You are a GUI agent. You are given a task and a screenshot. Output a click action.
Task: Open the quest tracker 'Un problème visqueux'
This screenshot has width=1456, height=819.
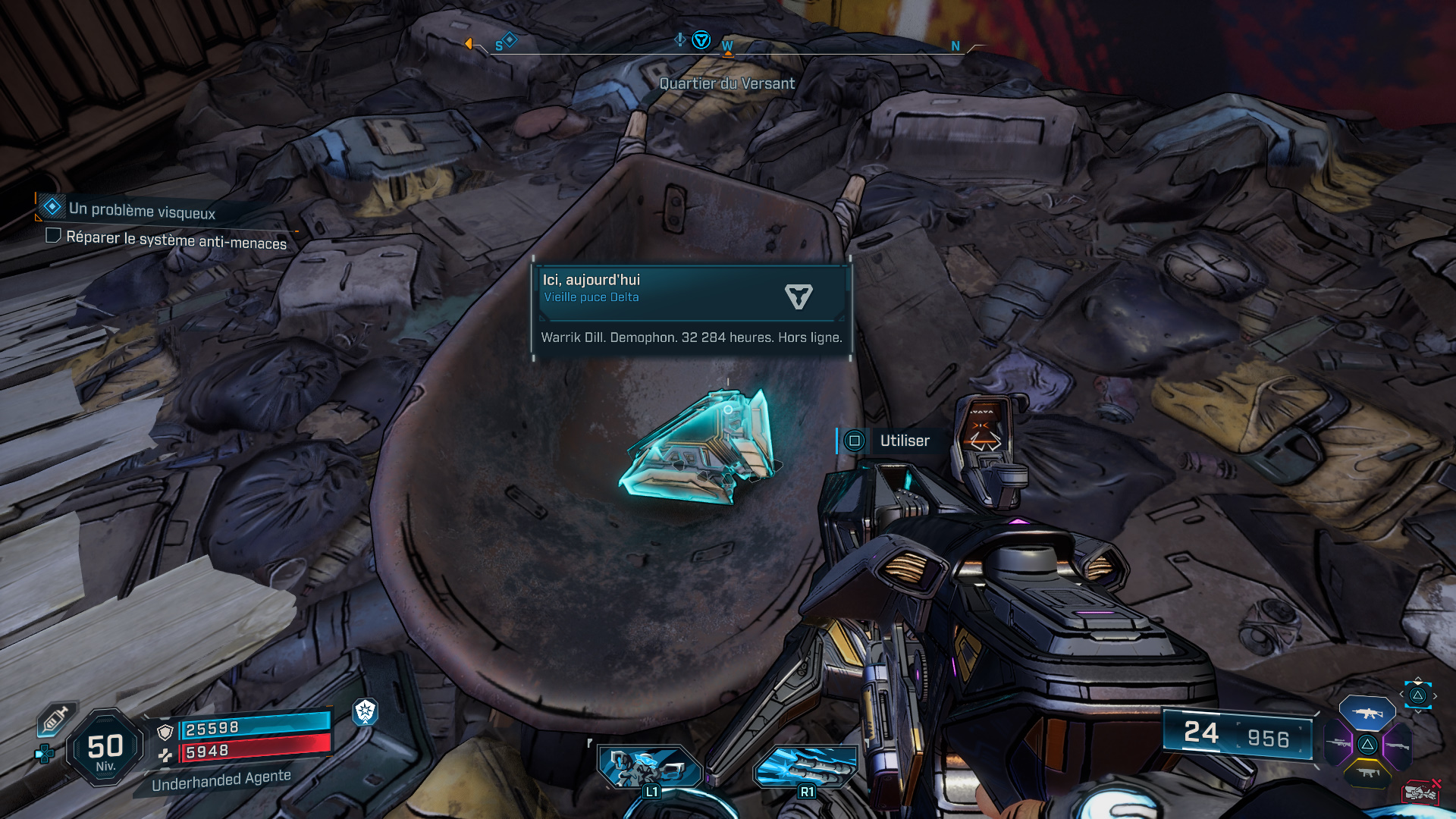tap(142, 210)
